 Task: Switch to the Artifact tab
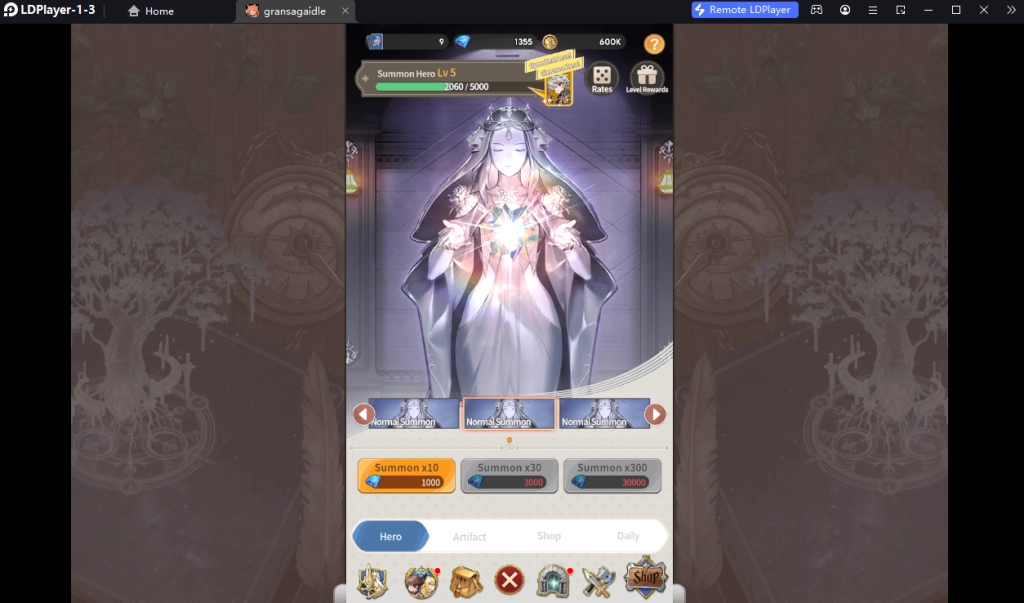469,537
